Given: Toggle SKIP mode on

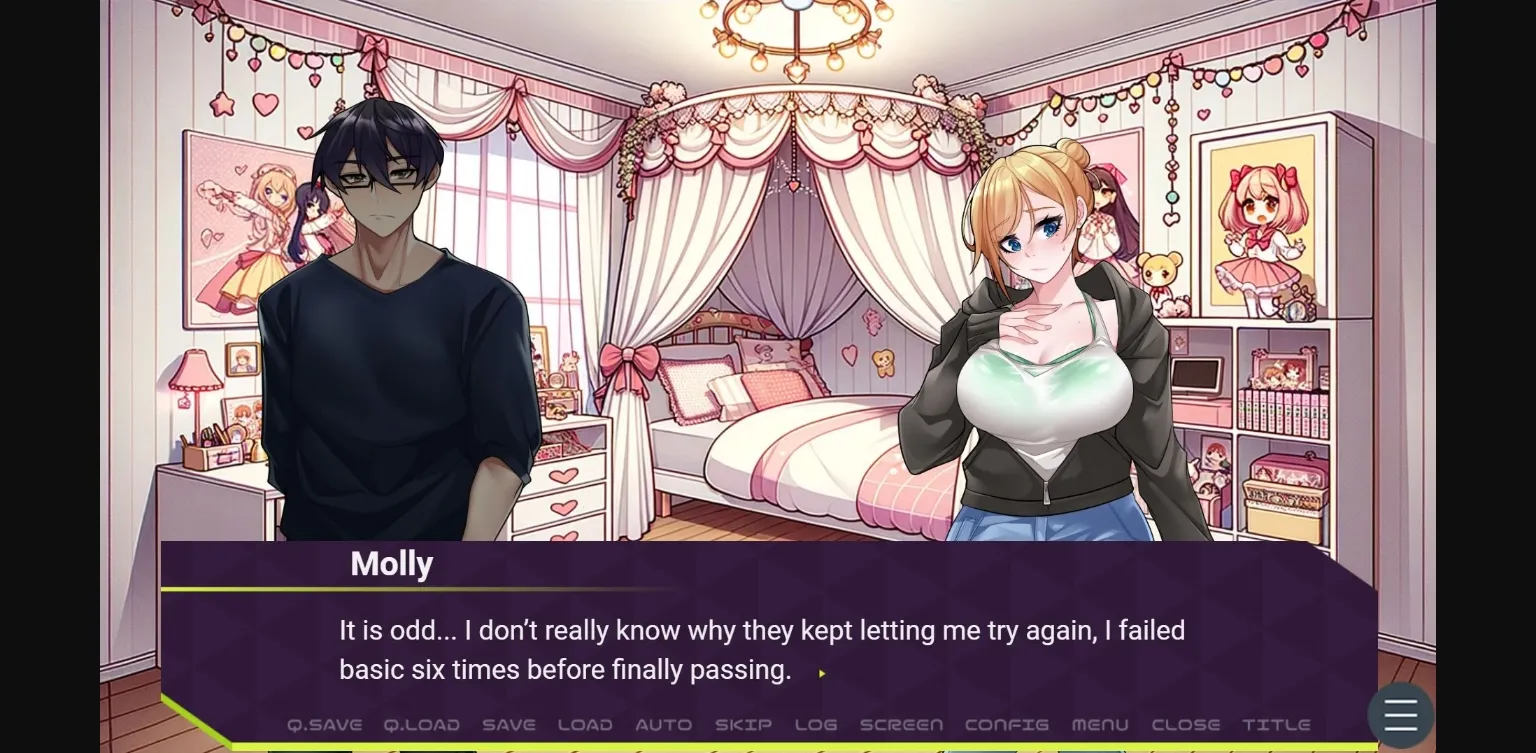Looking at the screenshot, I should [742, 724].
